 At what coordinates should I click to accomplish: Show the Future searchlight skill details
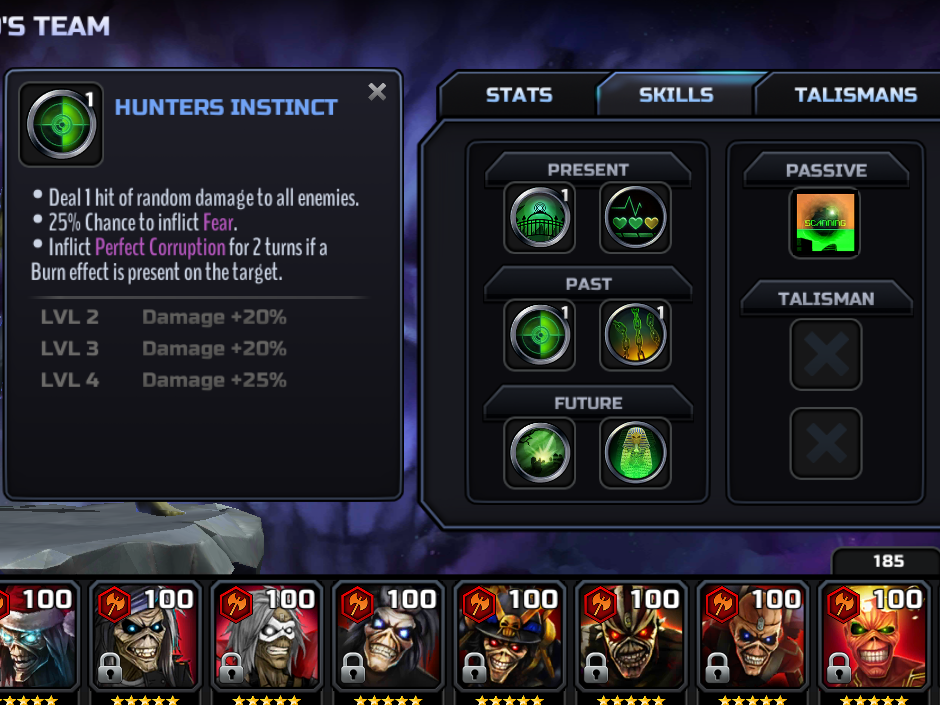click(540, 452)
